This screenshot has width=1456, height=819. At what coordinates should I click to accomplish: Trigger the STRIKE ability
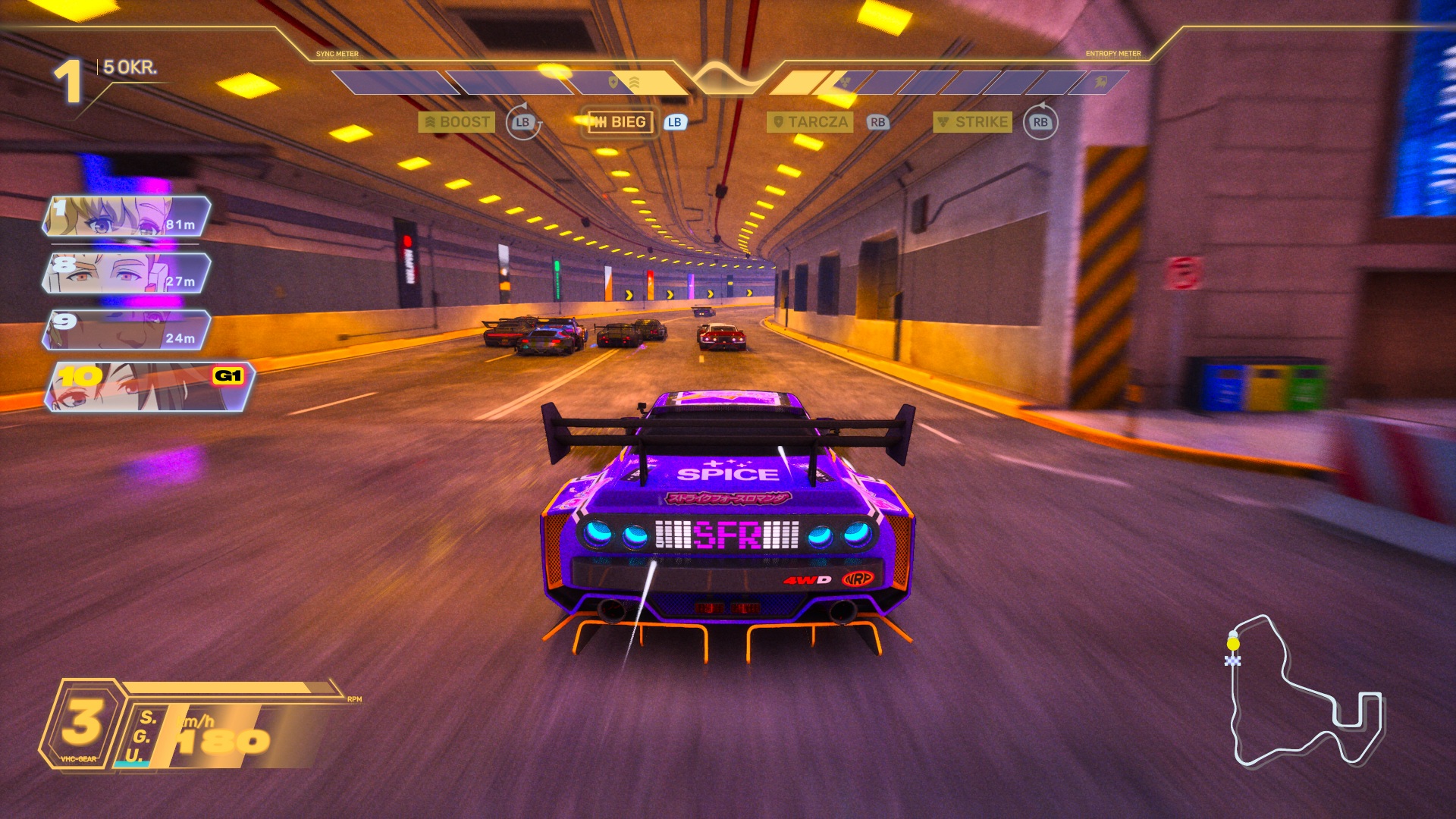[x=973, y=122]
